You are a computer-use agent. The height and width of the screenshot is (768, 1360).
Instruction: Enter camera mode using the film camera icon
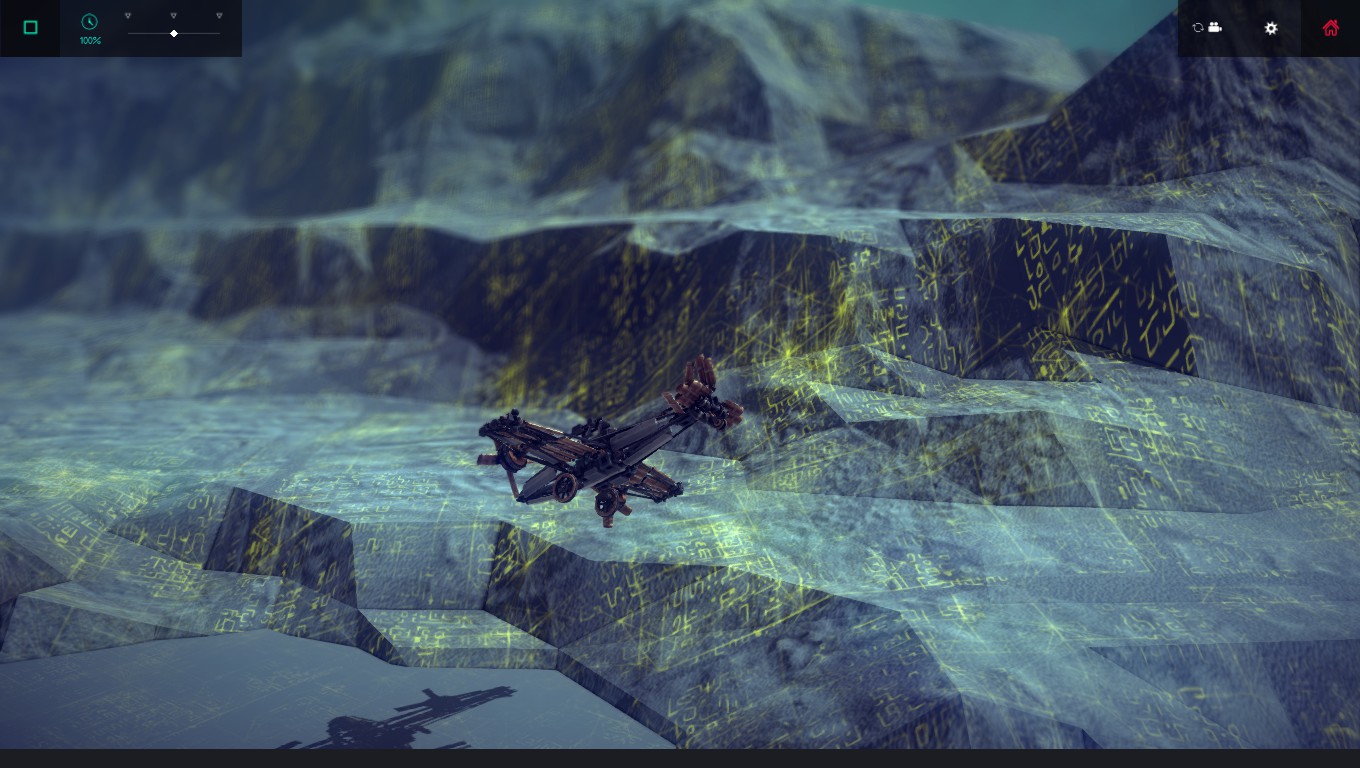coord(1216,28)
